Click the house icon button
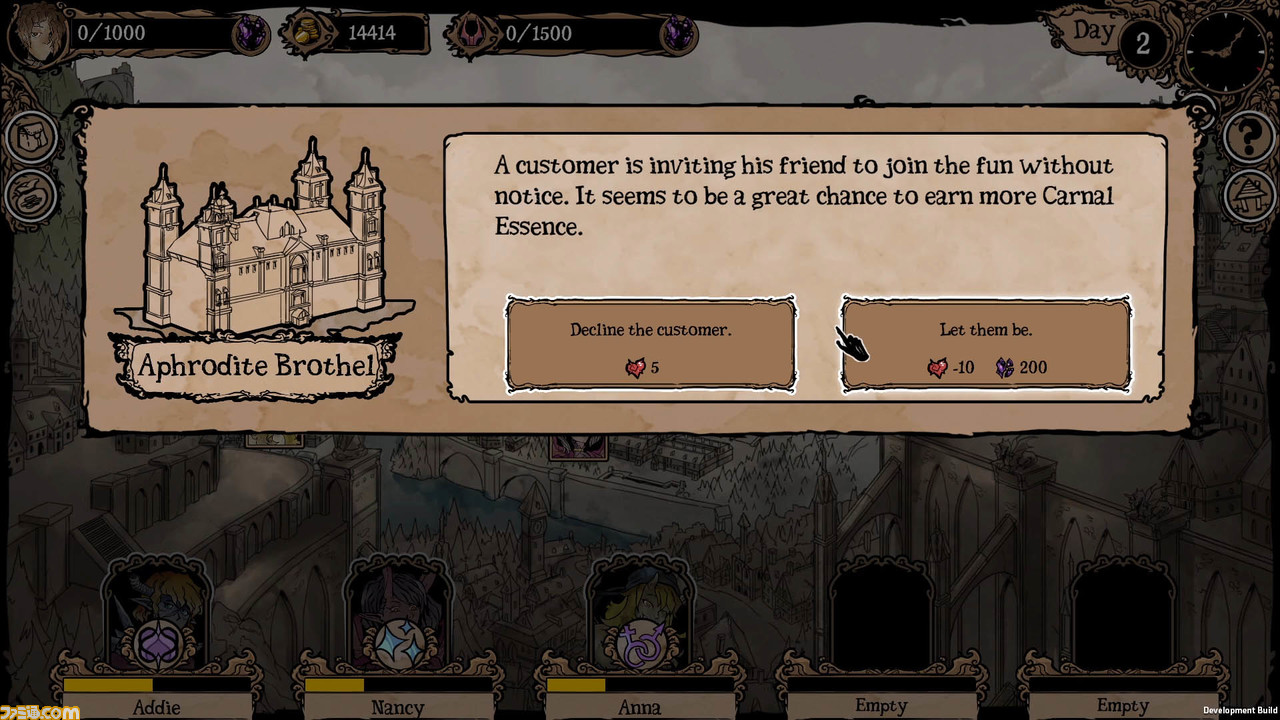Screen dimensions: 1280x720 pos(1247,193)
